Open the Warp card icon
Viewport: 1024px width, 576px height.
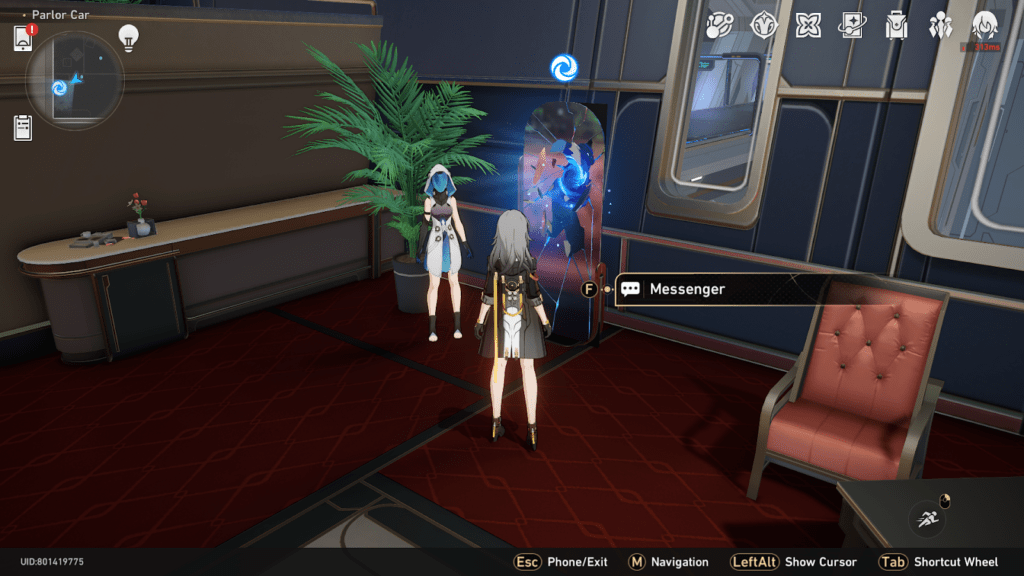point(852,25)
